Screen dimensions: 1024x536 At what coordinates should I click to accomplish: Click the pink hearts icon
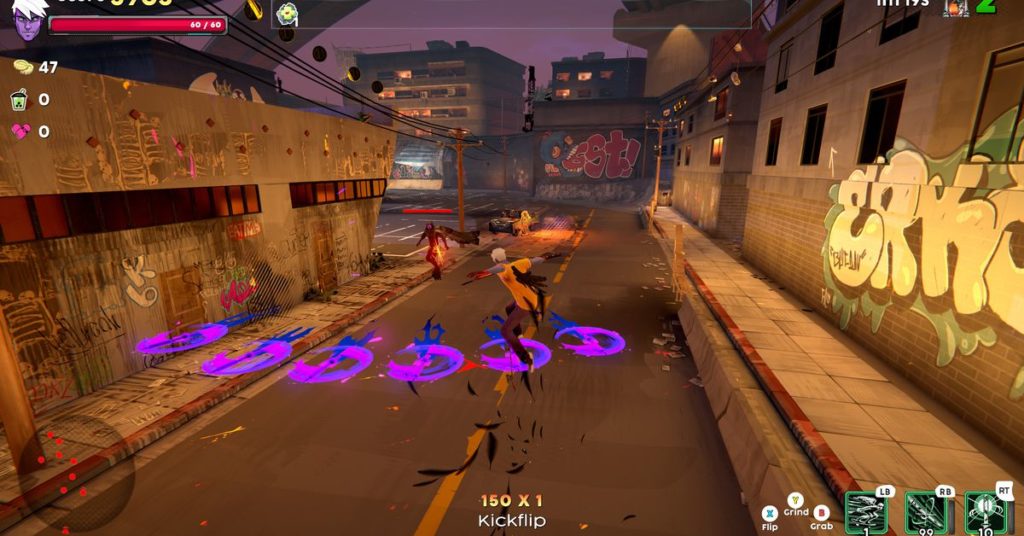(x=21, y=131)
